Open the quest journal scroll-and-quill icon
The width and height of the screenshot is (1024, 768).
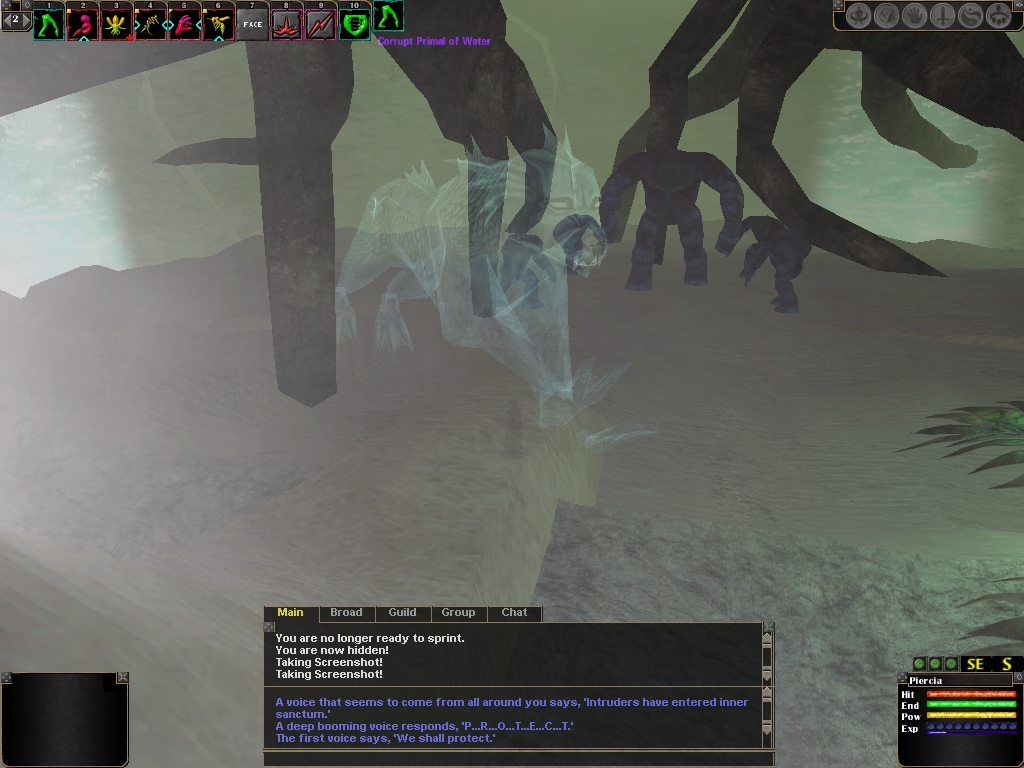pos(887,16)
